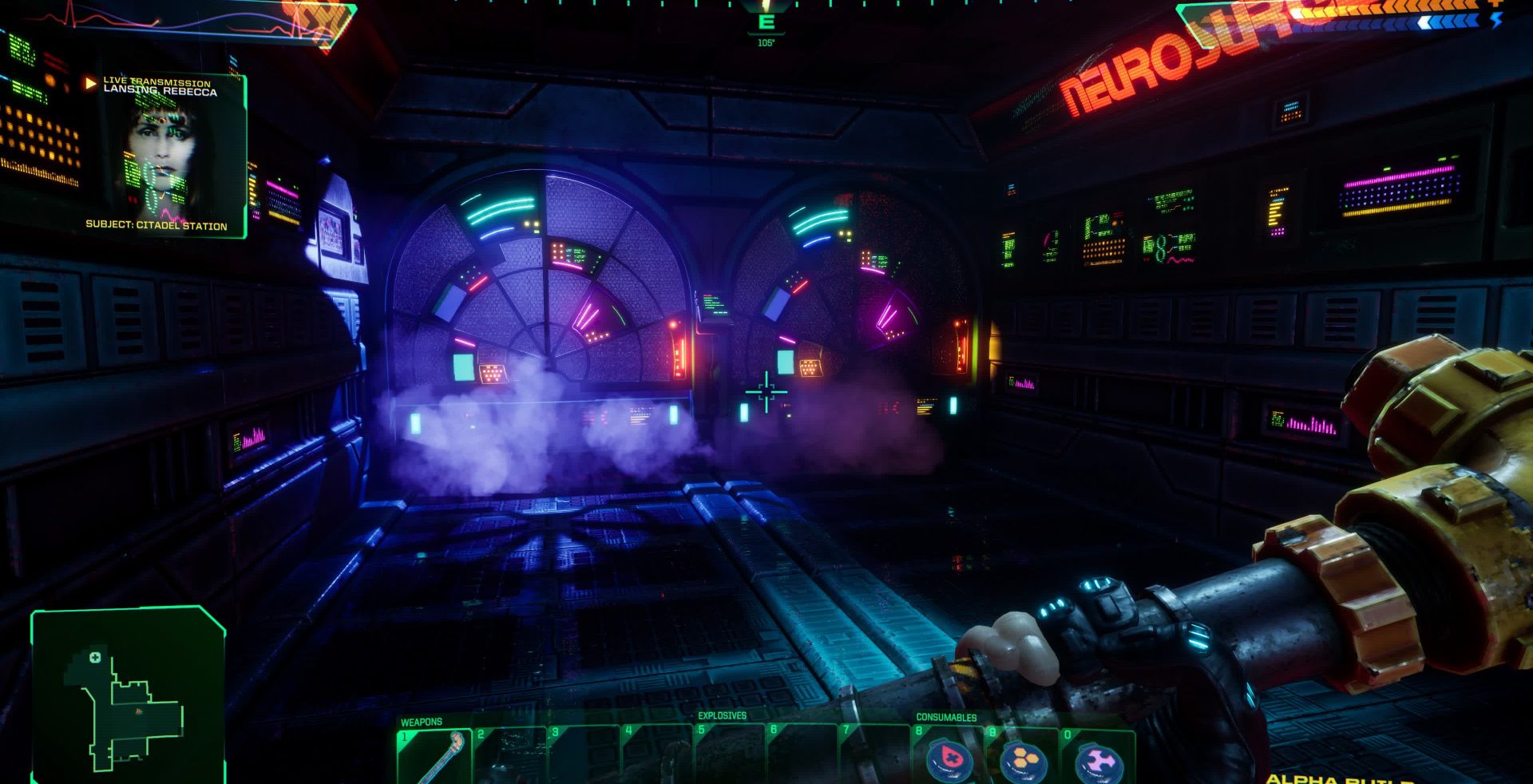Click the Rebecca Lansing live transmission panel

[x=164, y=156]
